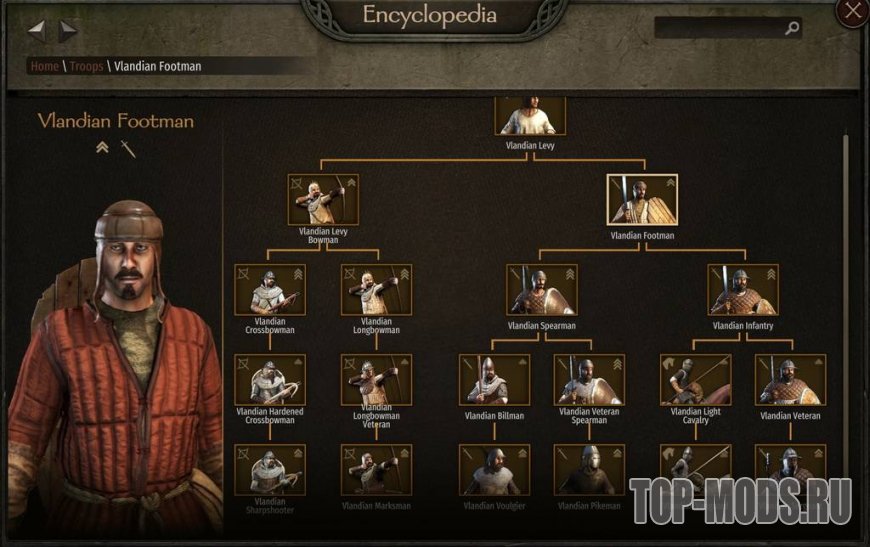Image resolution: width=870 pixels, height=547 pixels.
Task: Open the Vlandian Spearman troop page
Action: tap(541, 290)
